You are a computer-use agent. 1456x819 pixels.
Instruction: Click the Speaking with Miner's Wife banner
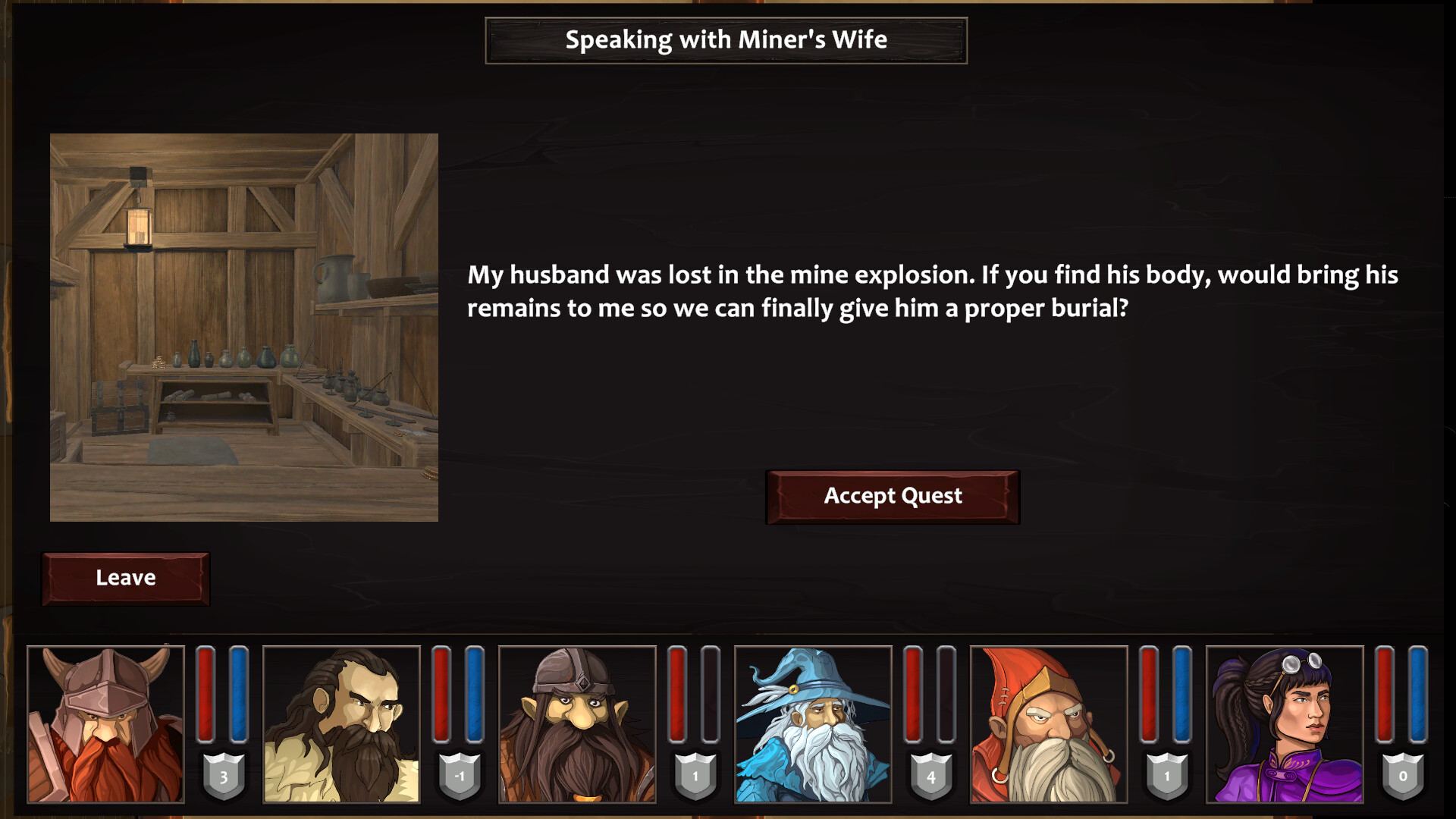[726, 40]
